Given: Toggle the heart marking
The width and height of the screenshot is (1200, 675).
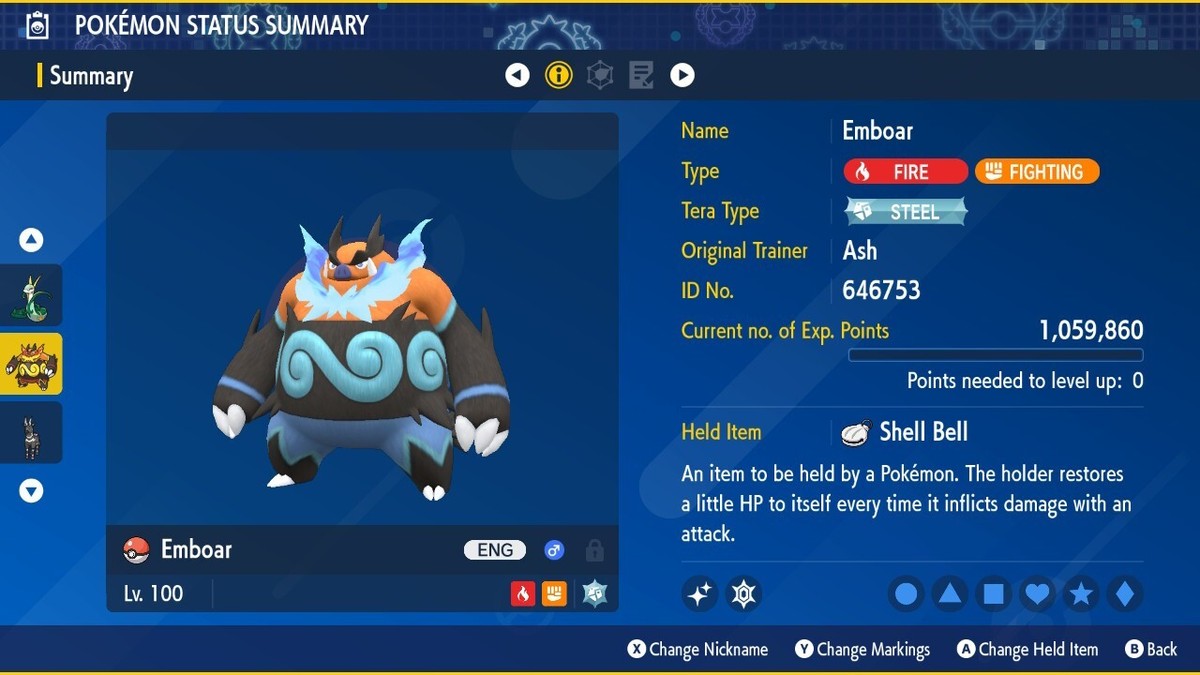Looking at the screenshot, I should [1038, 594].
